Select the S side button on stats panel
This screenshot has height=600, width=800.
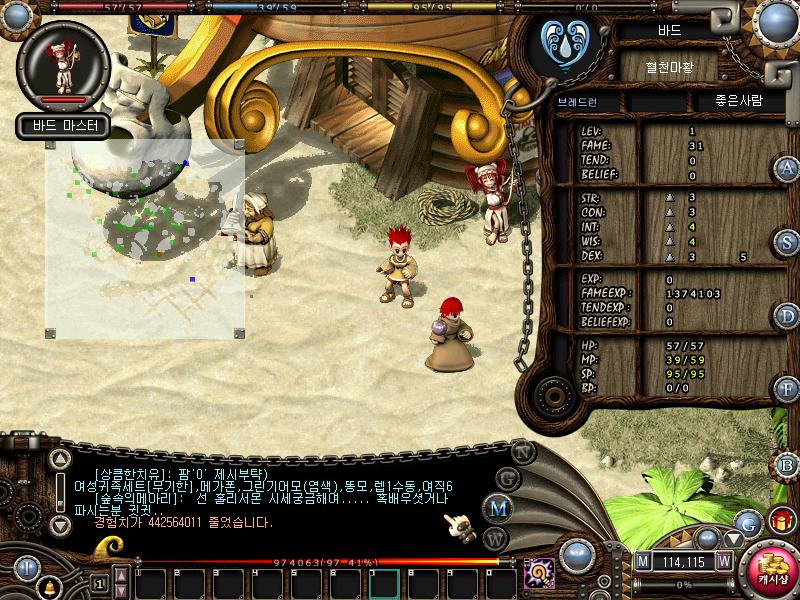pos(787,242)
